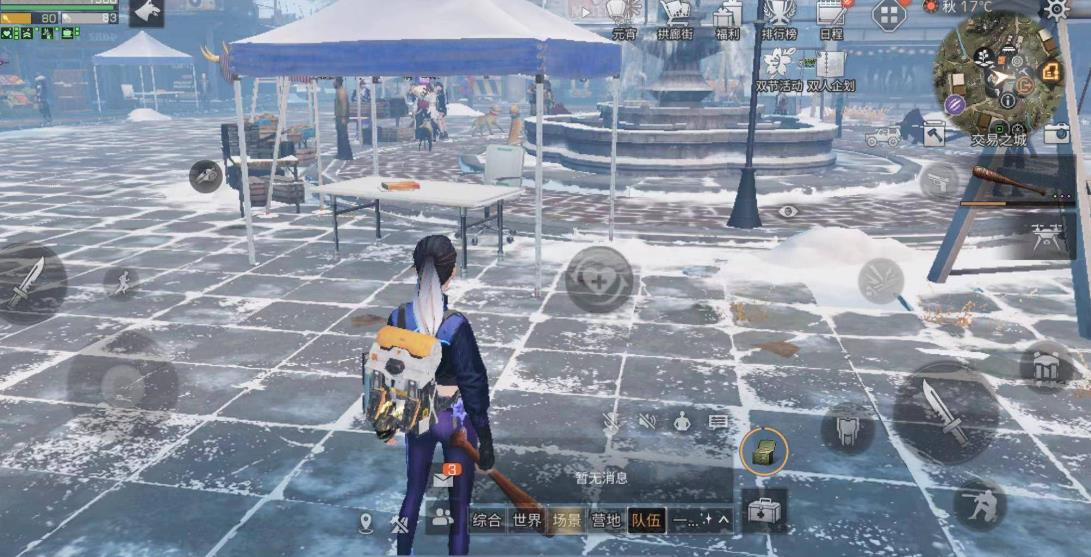
Task: Open the 排行榜 ranking menu
Action: 779,16
